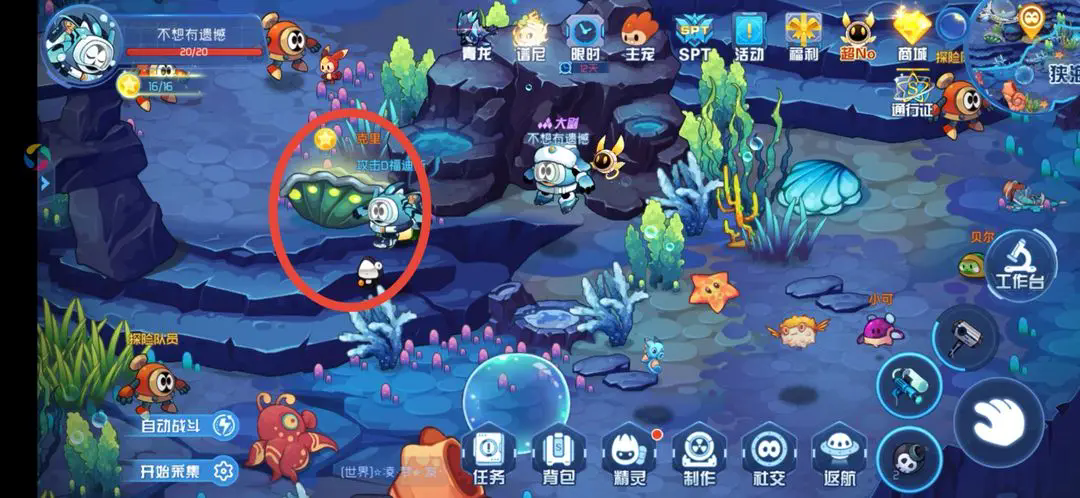The width and height of the screenshot is (1080, 498).
Task: Open the 活动 events panel
Action: [x=748, y=36]
